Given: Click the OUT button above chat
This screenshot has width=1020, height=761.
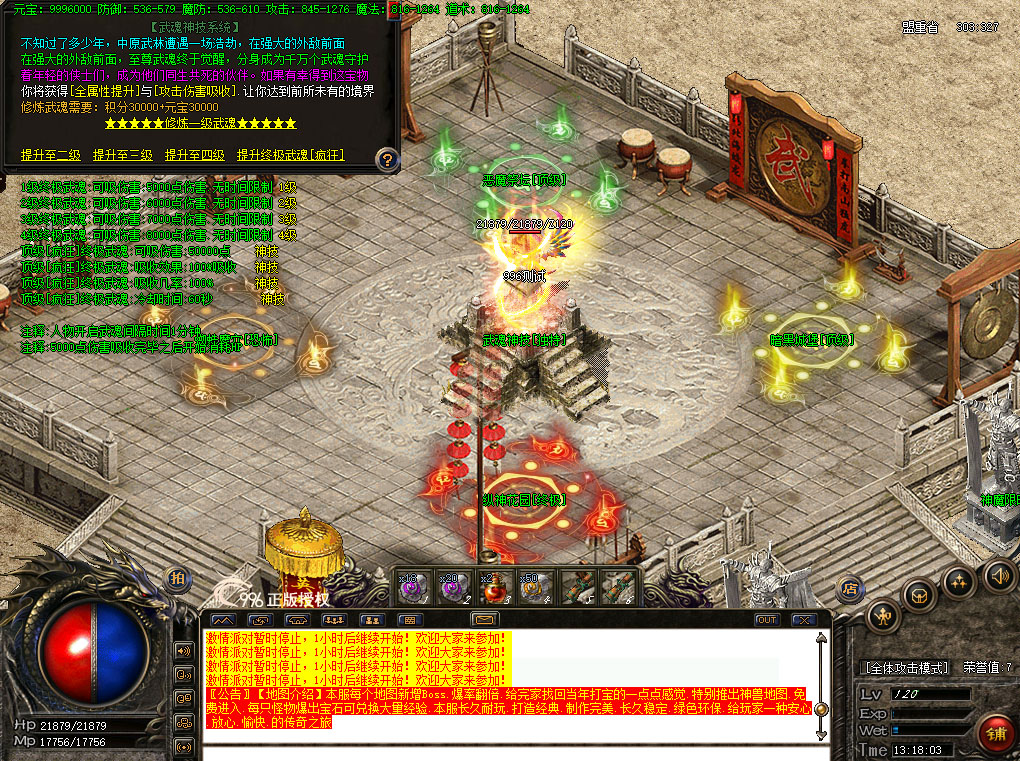Looking at the screenshot, I should point(766,620).
